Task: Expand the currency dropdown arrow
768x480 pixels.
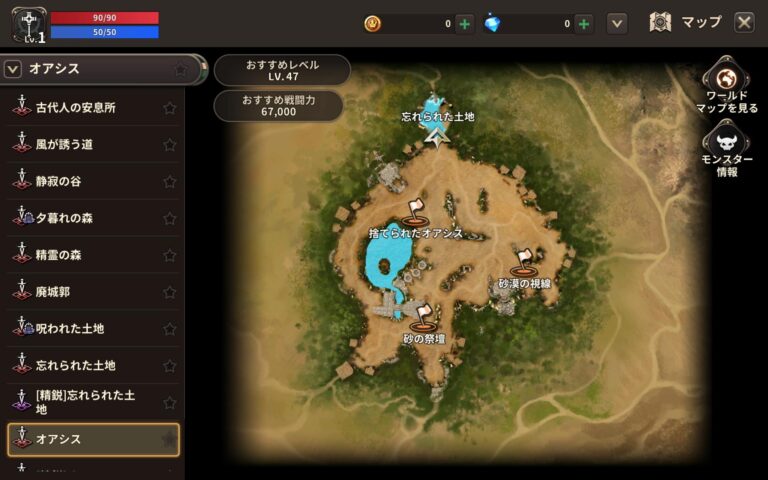Action: point(617,23)
